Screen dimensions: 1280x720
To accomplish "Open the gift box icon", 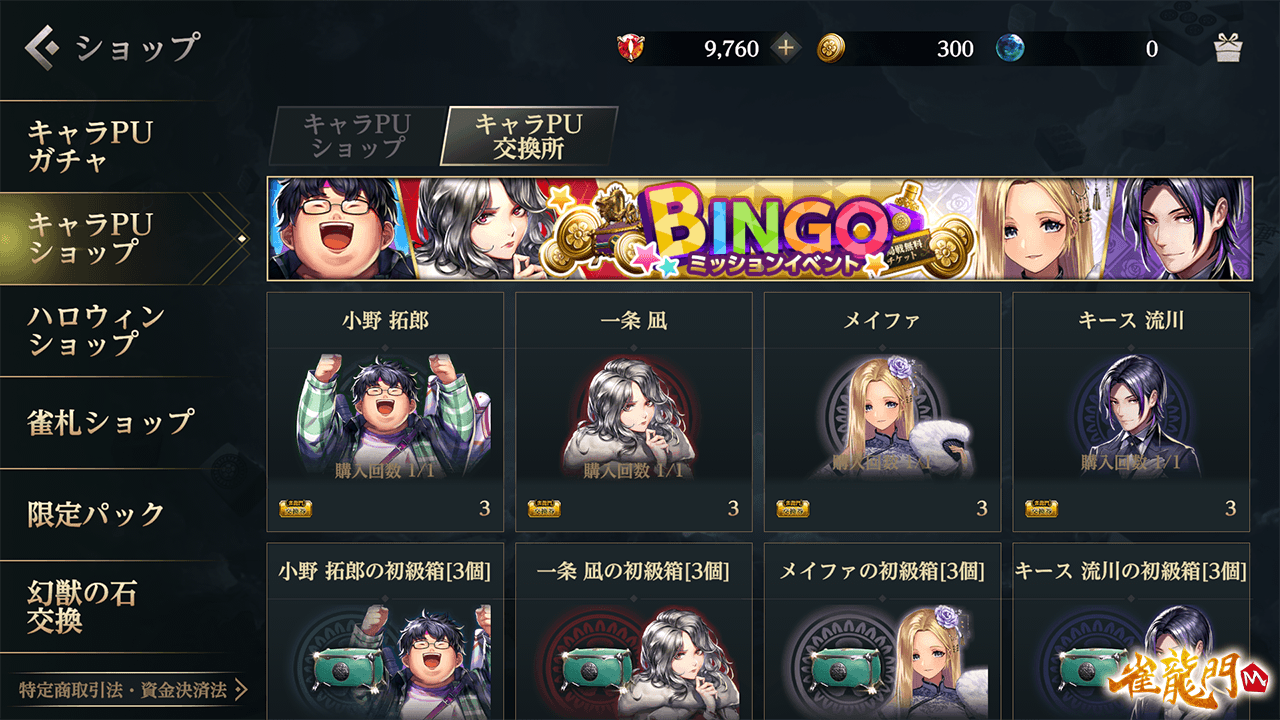I will pyautogui.click(x=1227, y=48).
